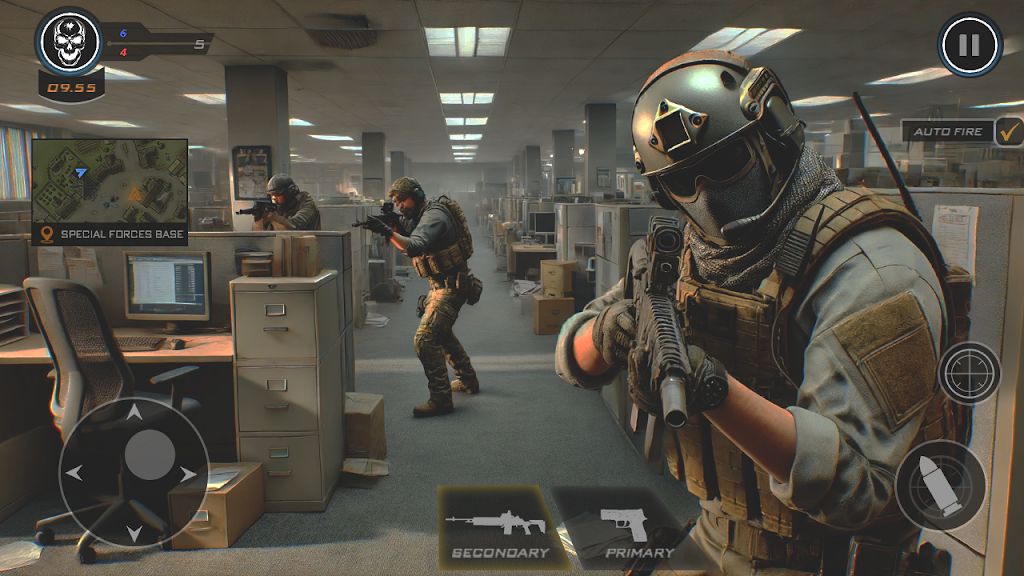This screenshot has height=576, width=1024.
Task: Tap the movement joystick's center knob
Action: pos(150,456)
